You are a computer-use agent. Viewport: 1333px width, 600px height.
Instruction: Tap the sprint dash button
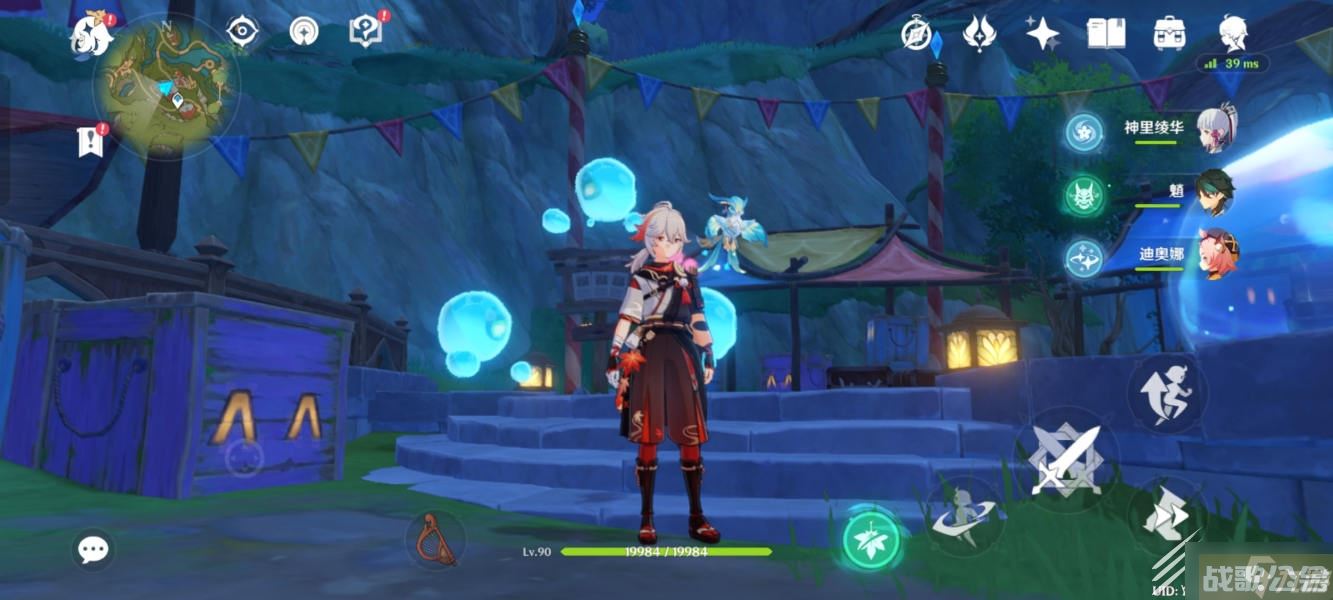pyautogui.click(x=1167, y=517)
